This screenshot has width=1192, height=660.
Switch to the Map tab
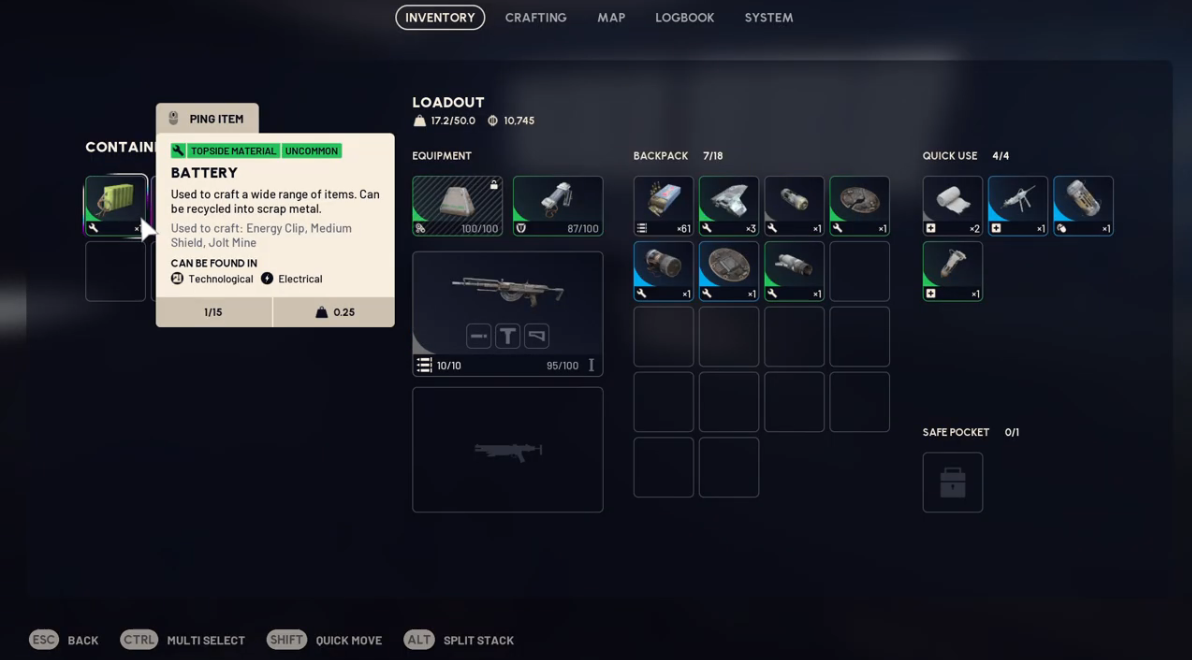[x=611, y=18]
